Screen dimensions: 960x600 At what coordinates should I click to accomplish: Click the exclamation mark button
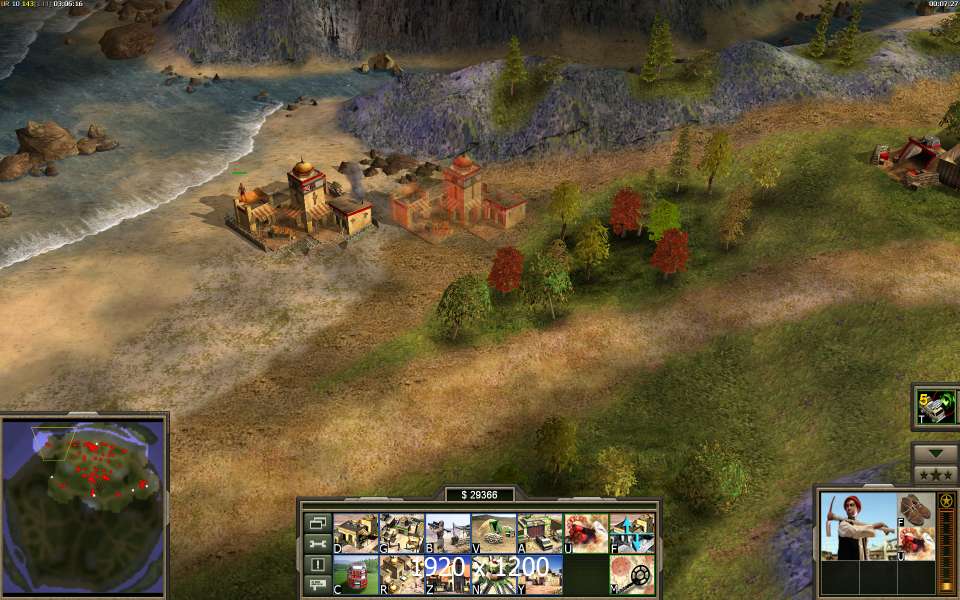(317, 564)
